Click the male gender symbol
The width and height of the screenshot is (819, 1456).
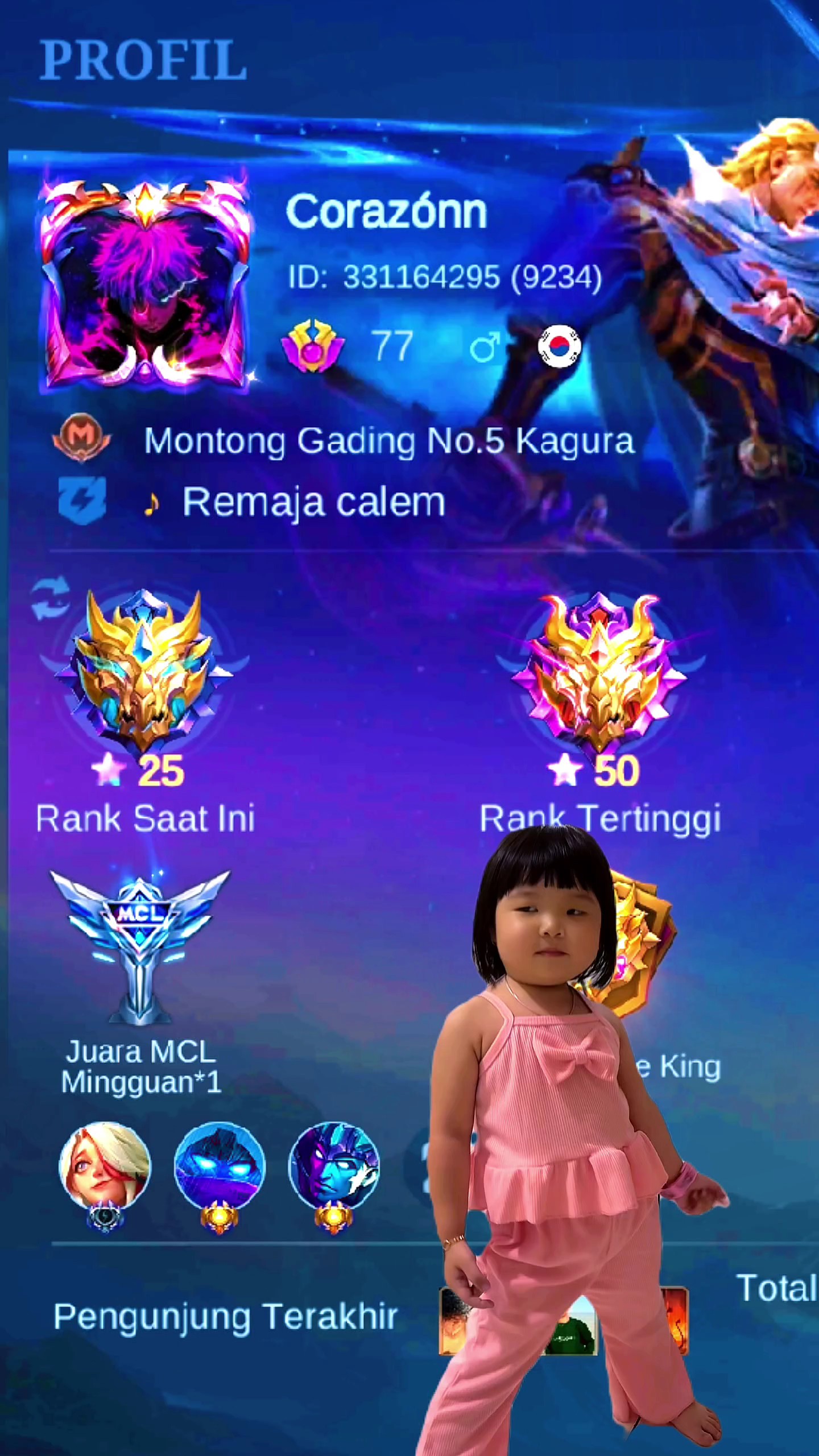point(485,347)
